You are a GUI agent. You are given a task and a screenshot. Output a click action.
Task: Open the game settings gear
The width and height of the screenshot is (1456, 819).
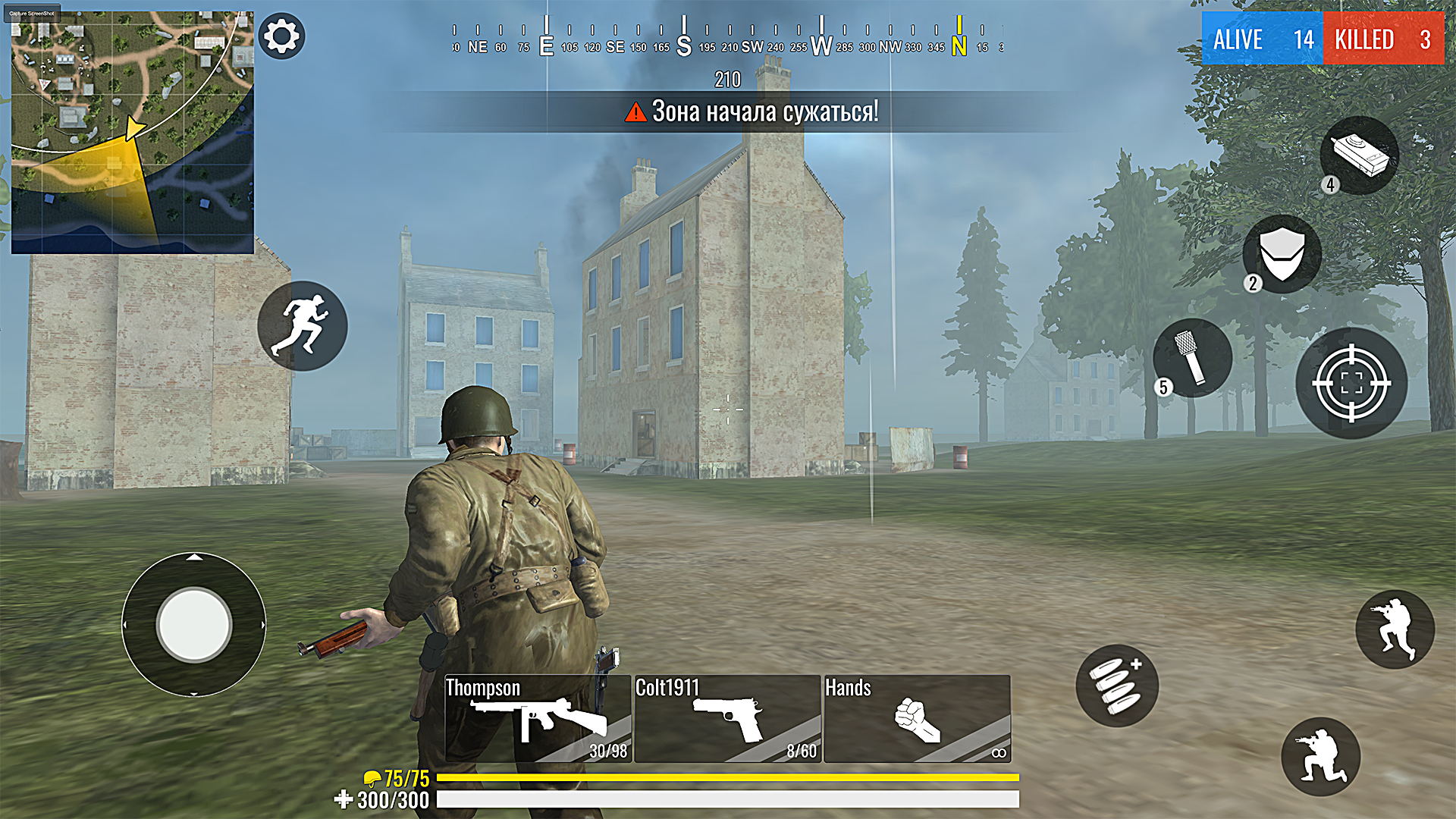(x=281, y=36)
